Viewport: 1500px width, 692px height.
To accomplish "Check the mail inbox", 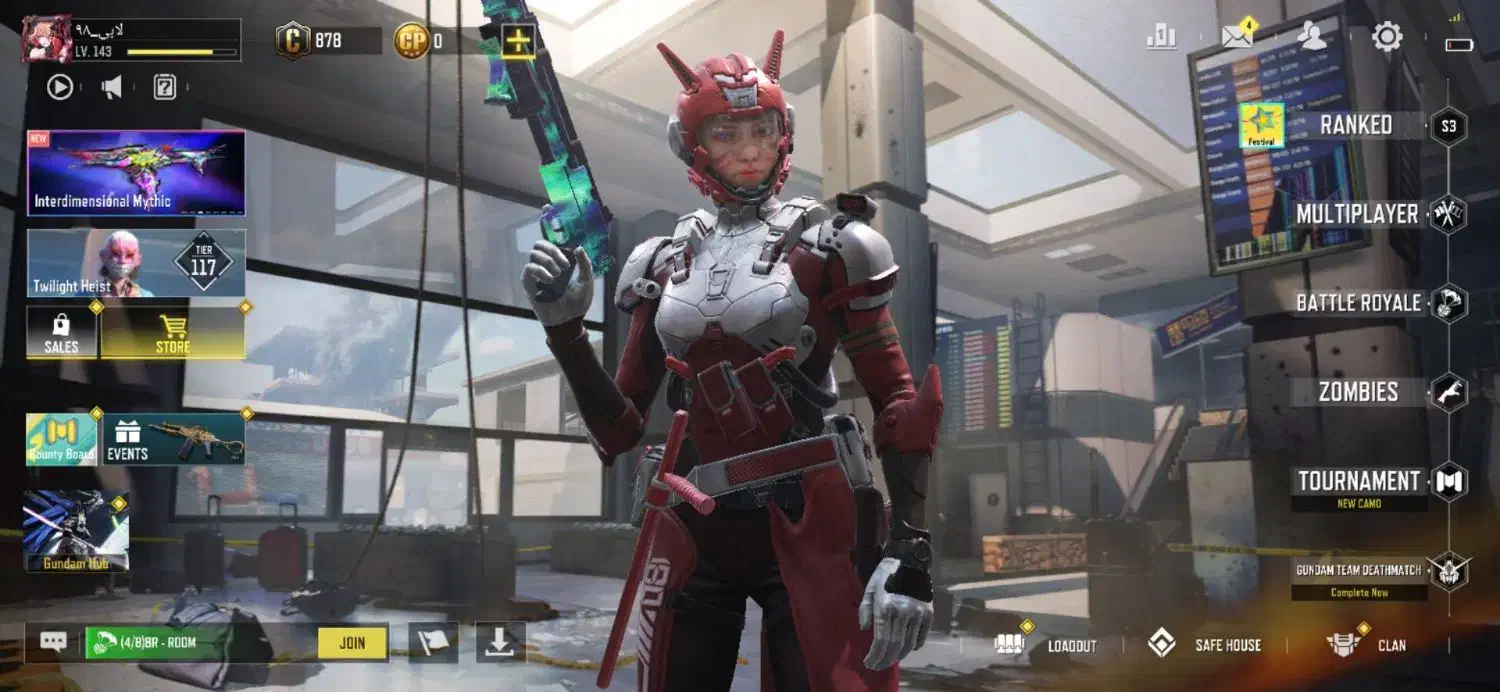I will (x=1237, y=38).
